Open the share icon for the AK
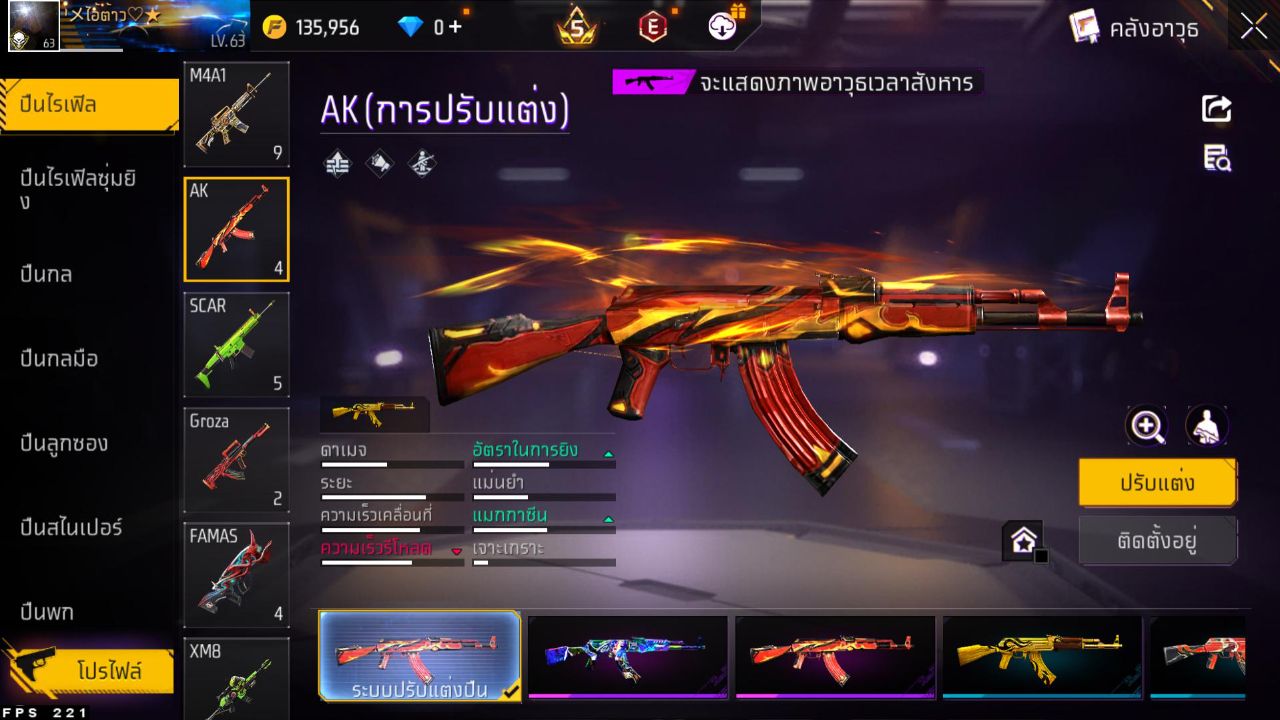Image resolution: width=1280 pixels, height=720 pixels. coord(1214,110)
